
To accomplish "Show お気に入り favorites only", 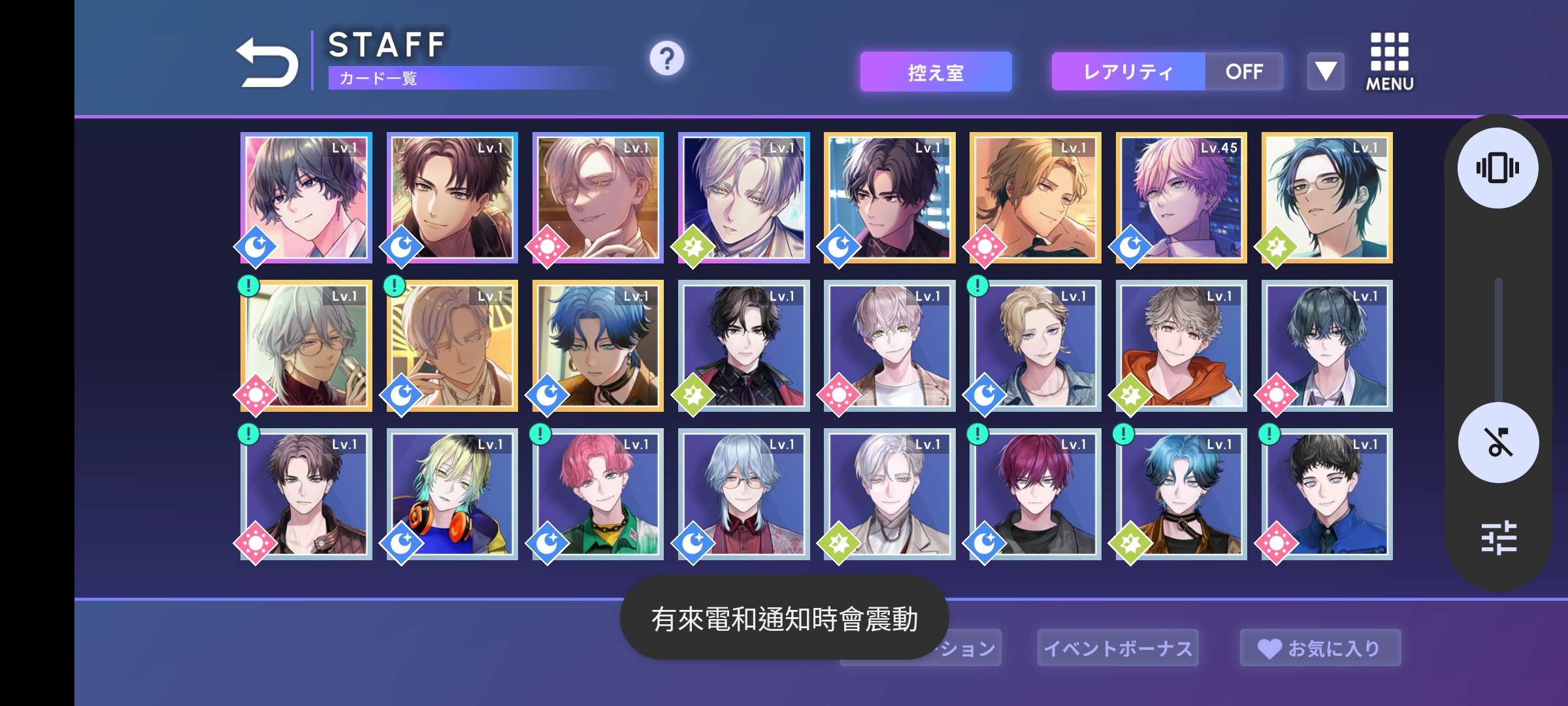I will (x=1320, y=648).
